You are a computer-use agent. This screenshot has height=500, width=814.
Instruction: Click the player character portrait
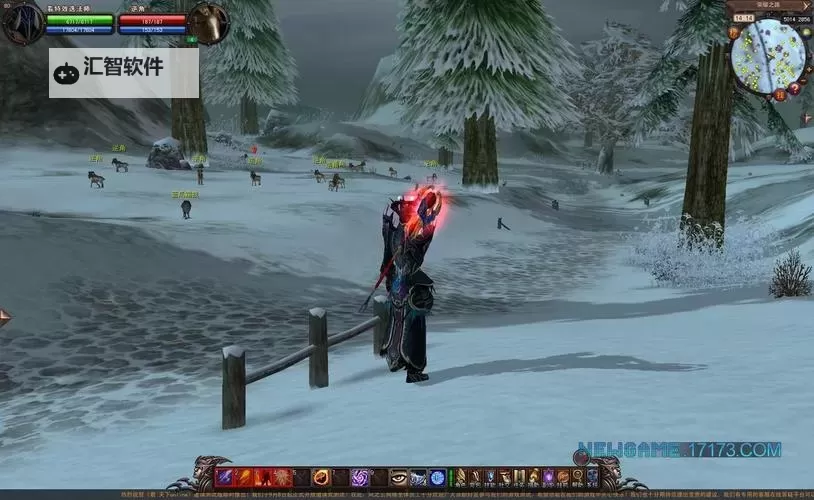[x=22, y=23]
